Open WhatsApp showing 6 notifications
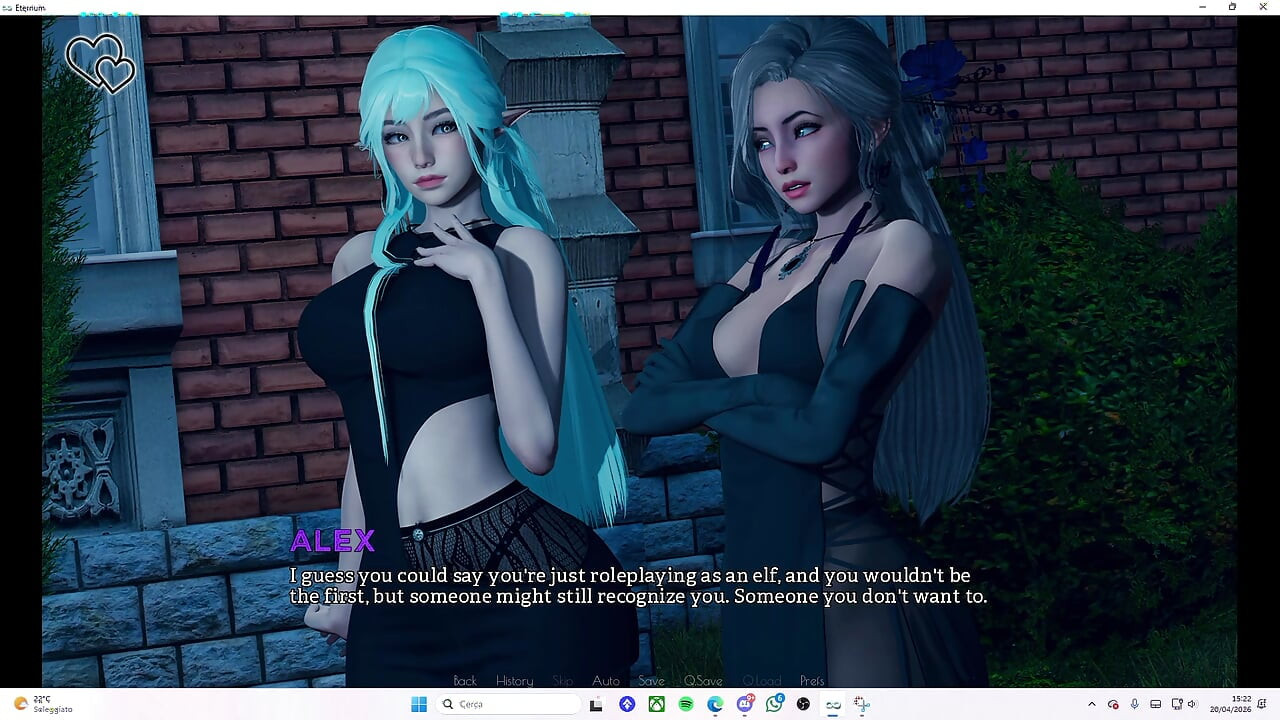The height and width of the screenshot is (720, 1280). (x=774, y=704)
